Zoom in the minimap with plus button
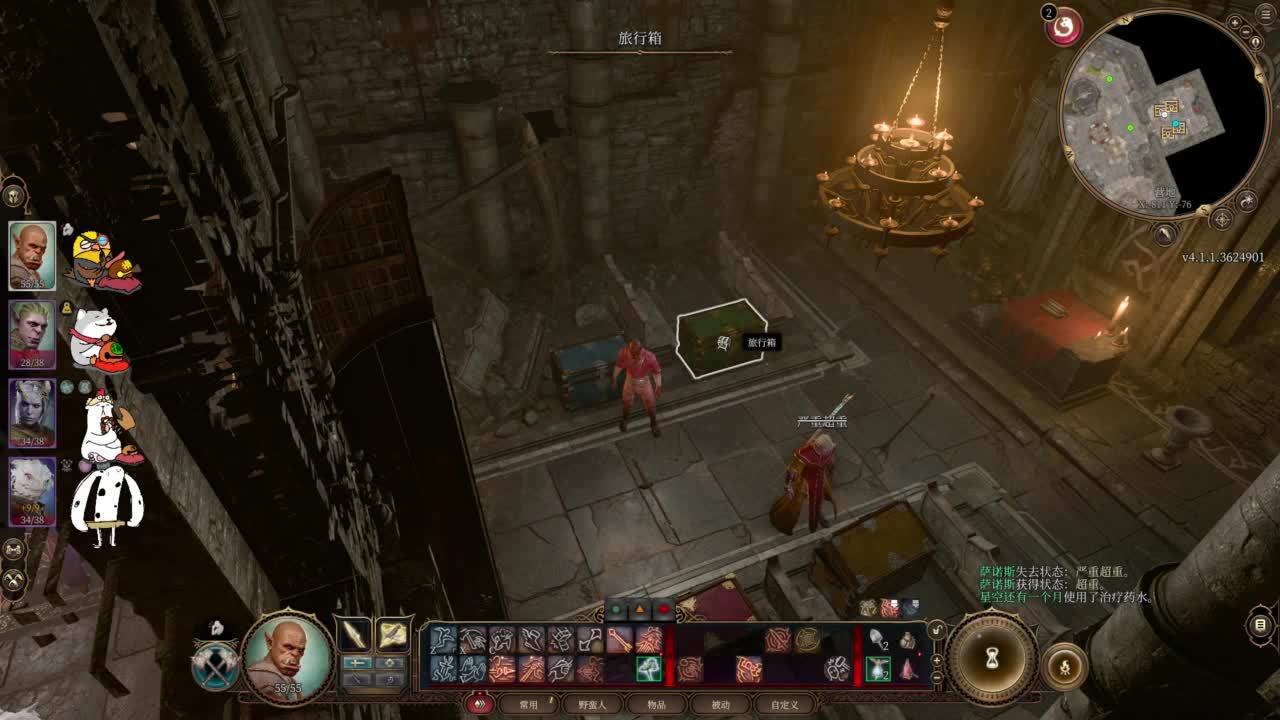The width and height of the screenshot is (1280, 720). coord(1235,22)
